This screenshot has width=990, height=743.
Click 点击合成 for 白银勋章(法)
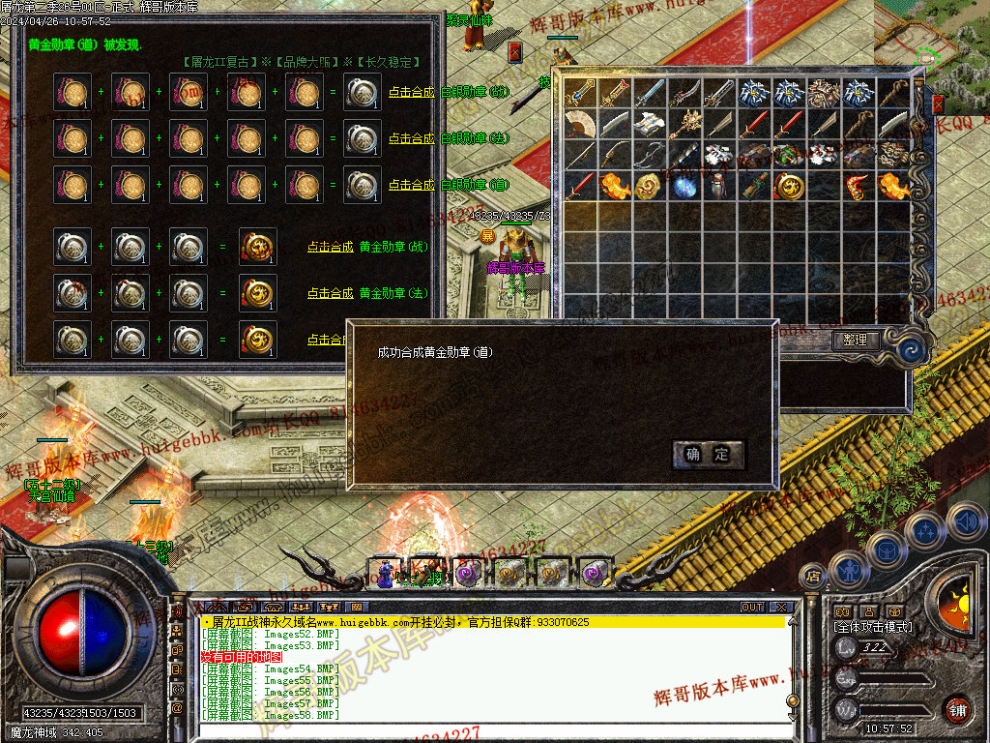point(411,138)
